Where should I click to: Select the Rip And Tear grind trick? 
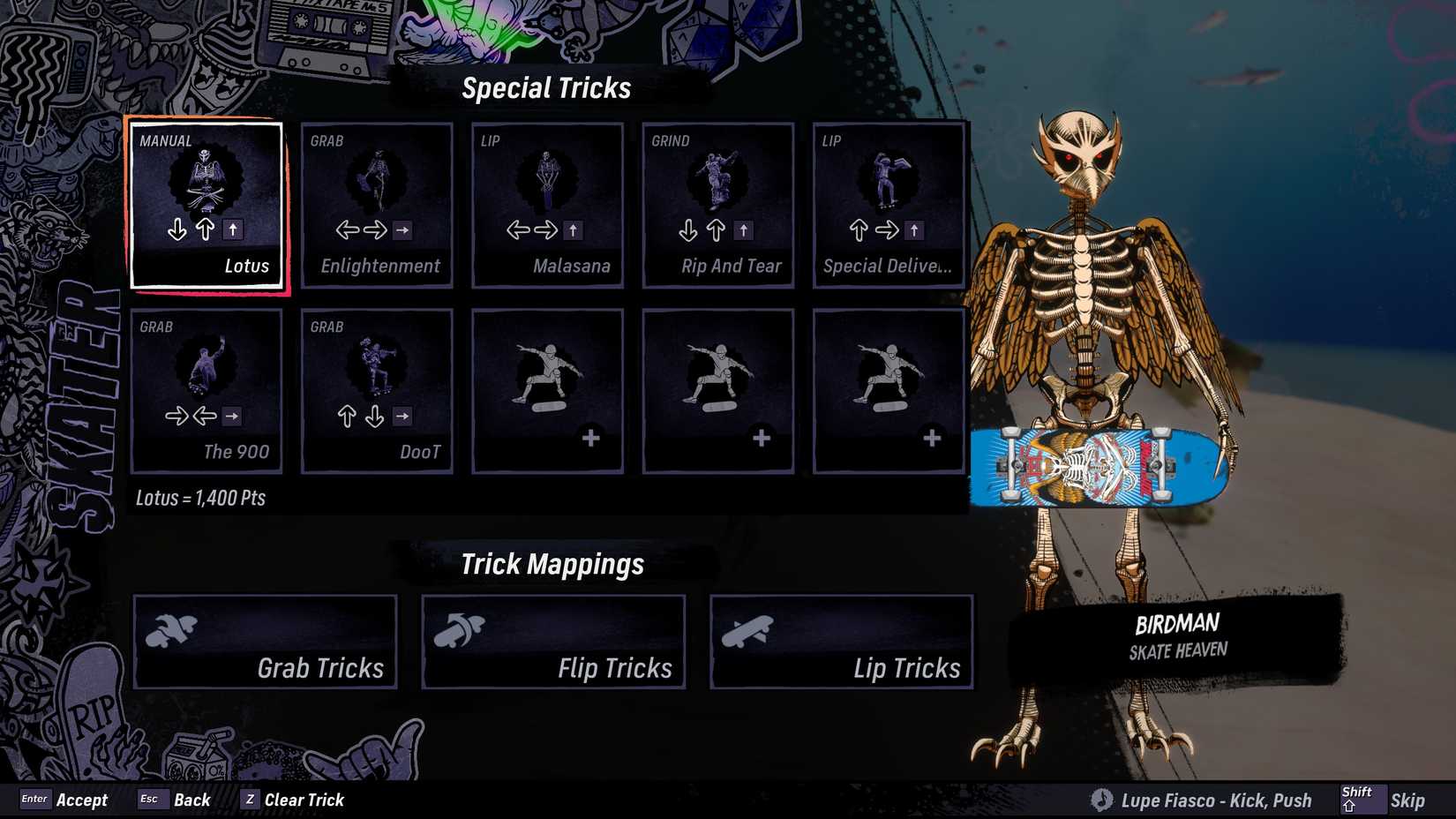pyautogui.click(x=717, y=205)
